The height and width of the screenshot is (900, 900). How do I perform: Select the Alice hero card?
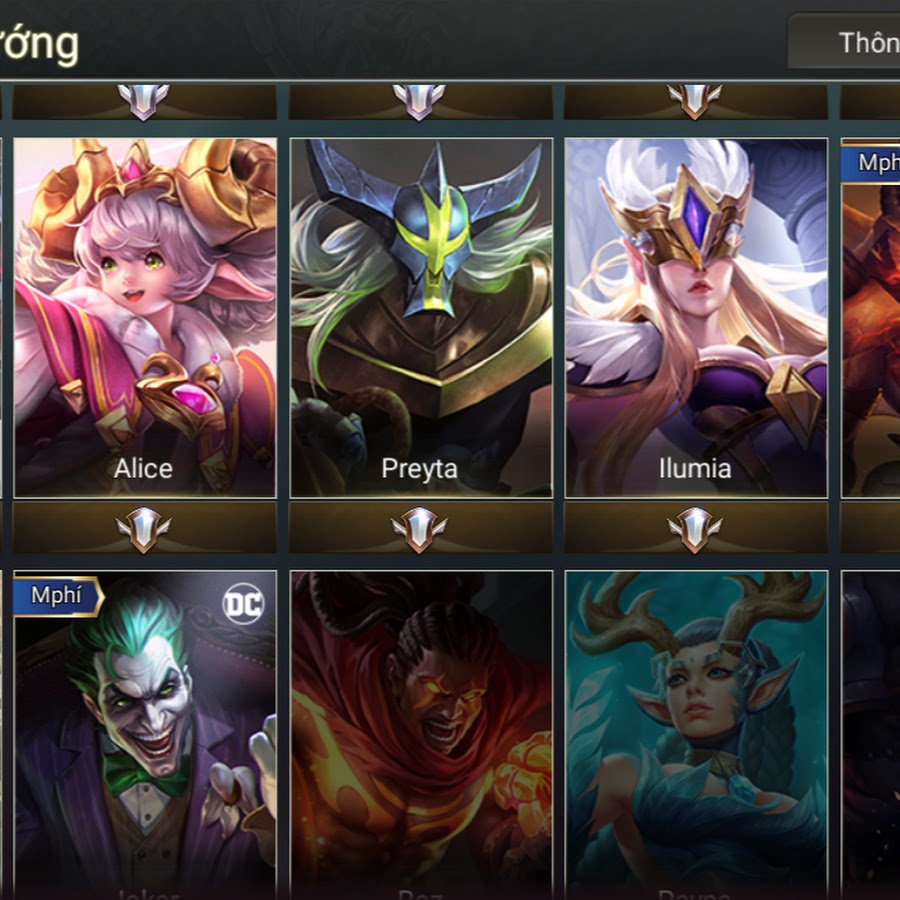pyautogui.click(x=145, y=317)
